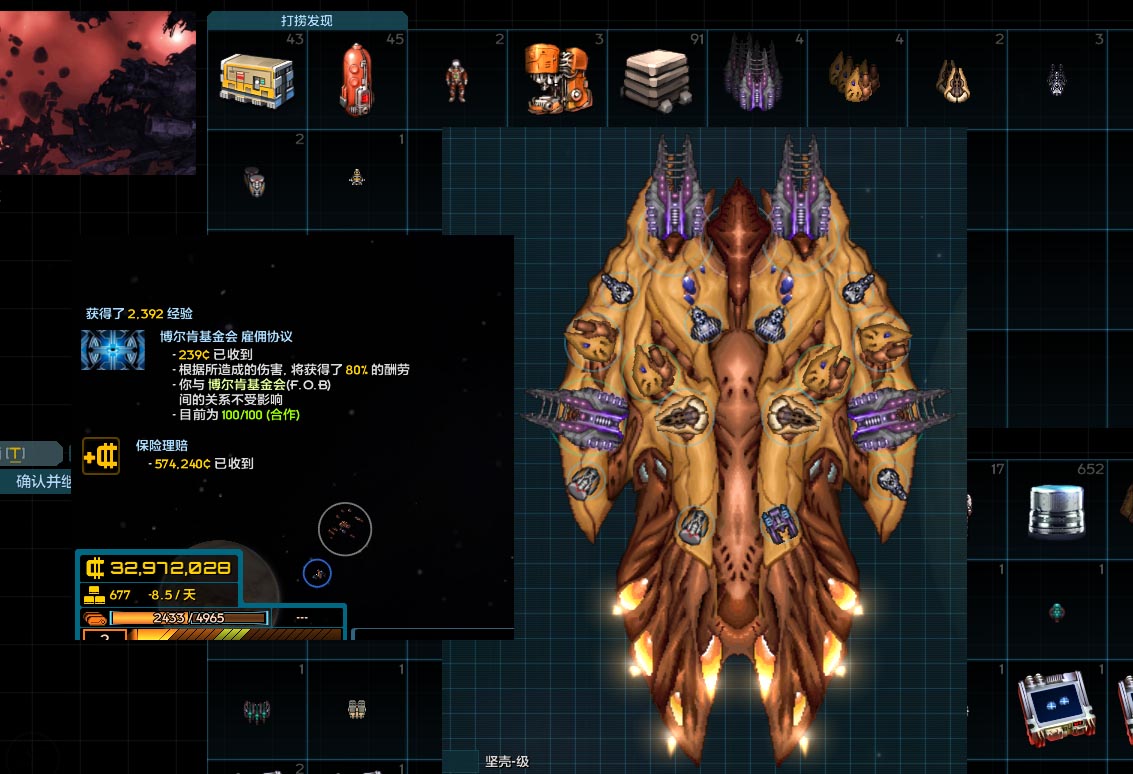Select the silver canister stack of 652
The width and height of the screenshot is (1133, 774).
click(1057, 509)
